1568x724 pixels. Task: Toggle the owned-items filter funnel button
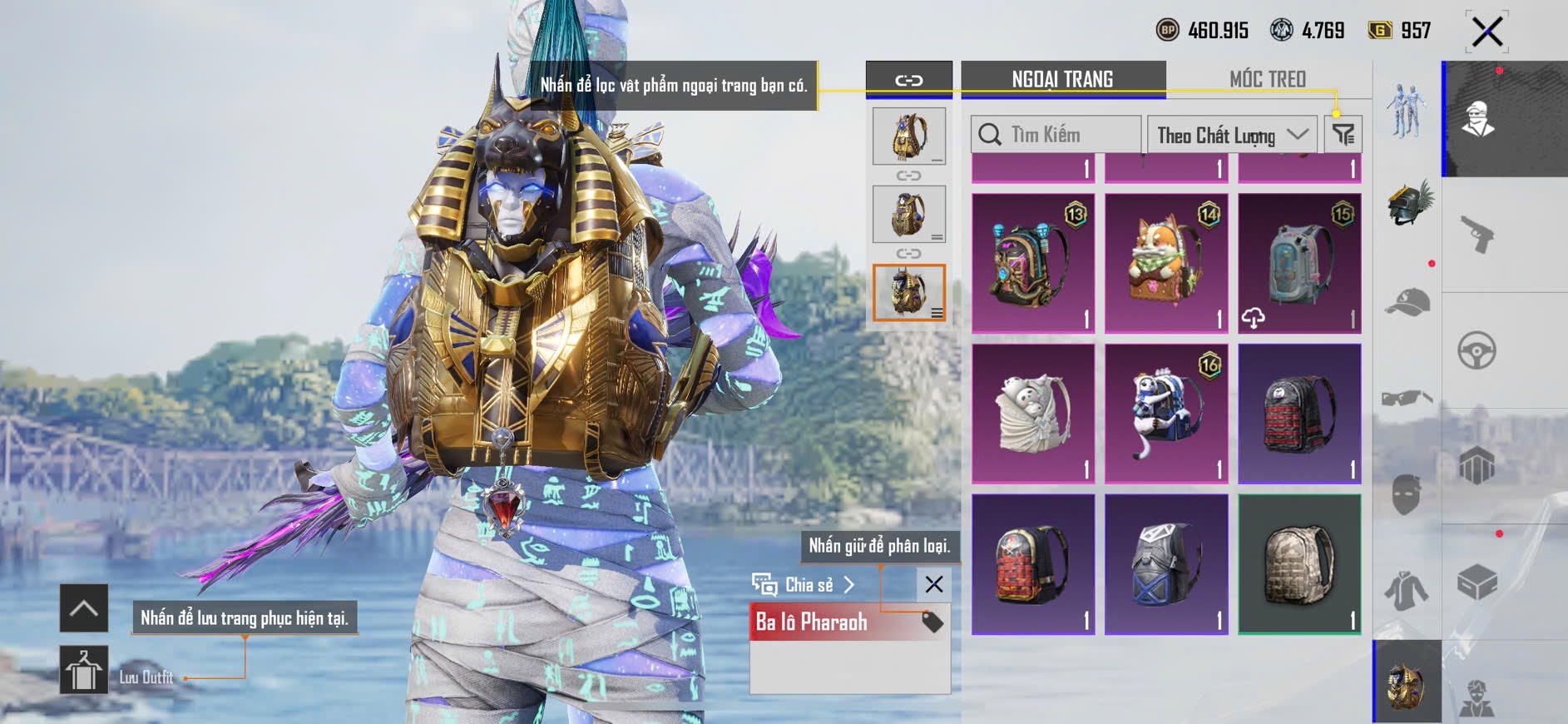1343,135
